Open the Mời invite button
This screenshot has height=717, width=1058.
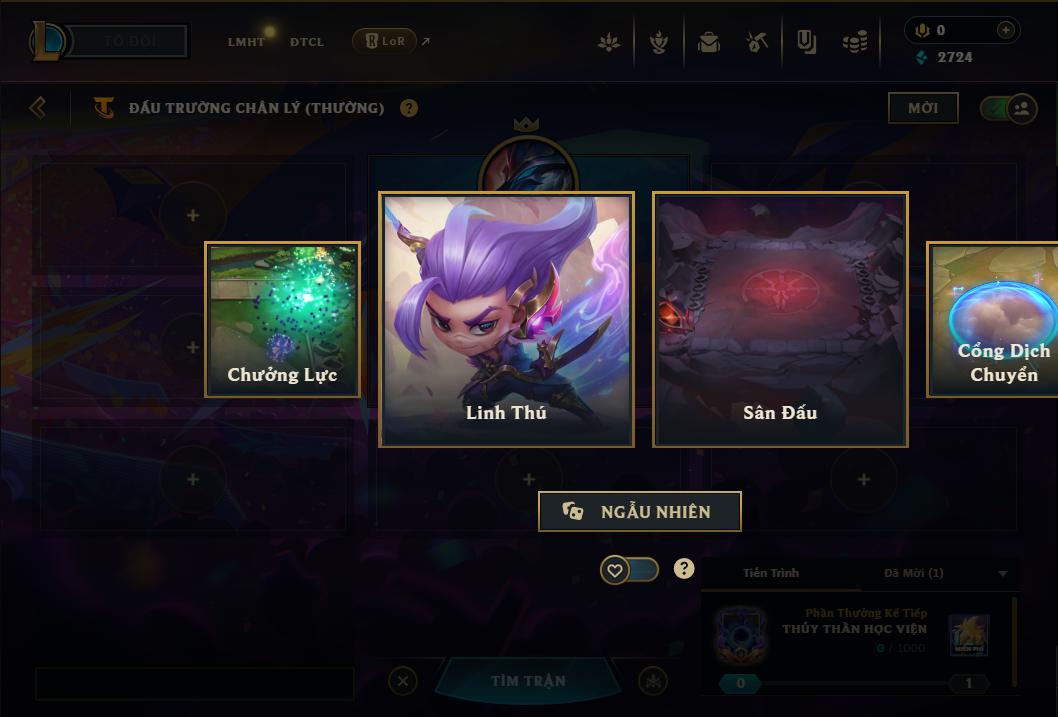(x=923, y=108)
